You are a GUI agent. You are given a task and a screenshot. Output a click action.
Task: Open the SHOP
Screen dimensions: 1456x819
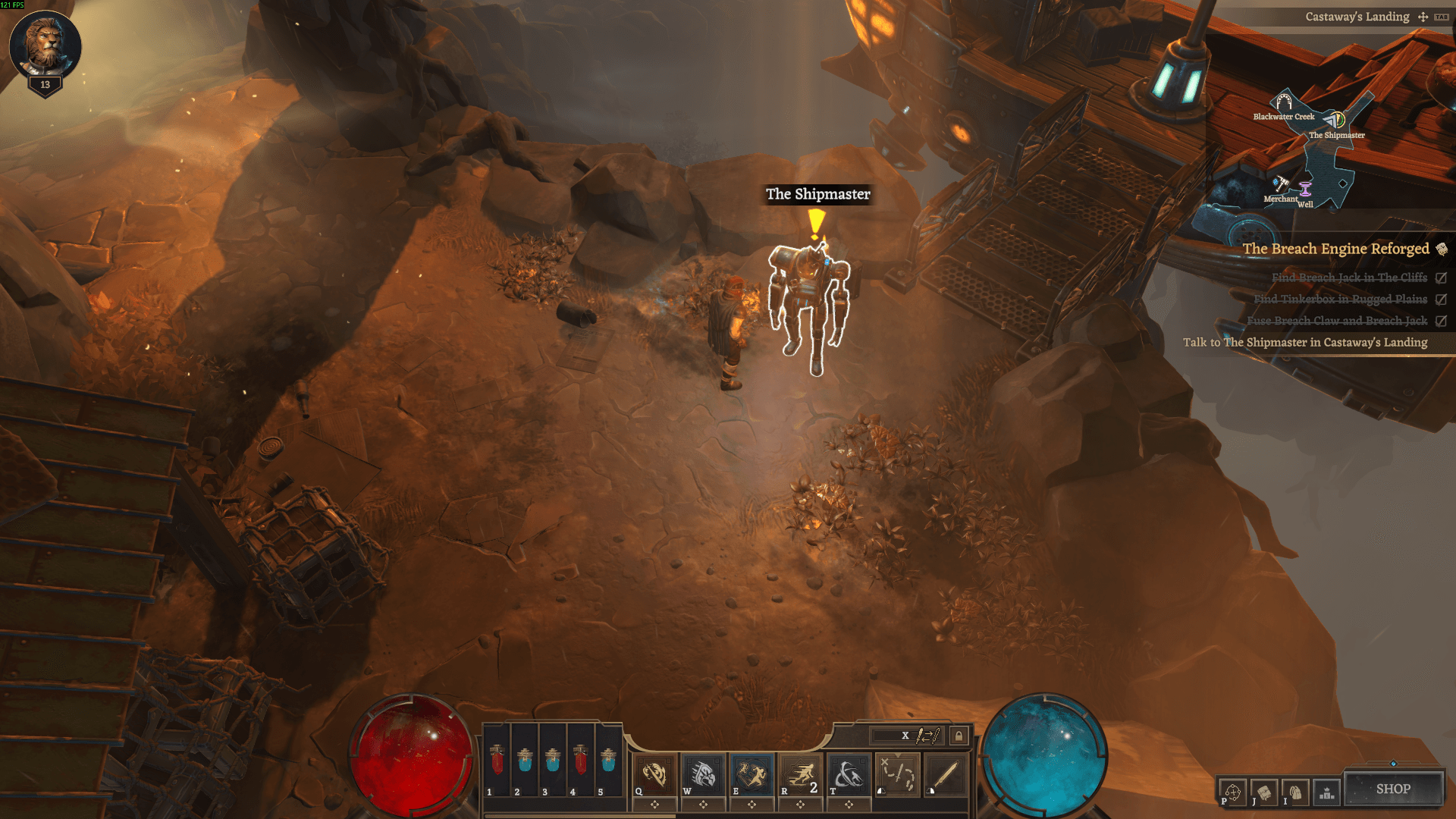(1395, 789)
